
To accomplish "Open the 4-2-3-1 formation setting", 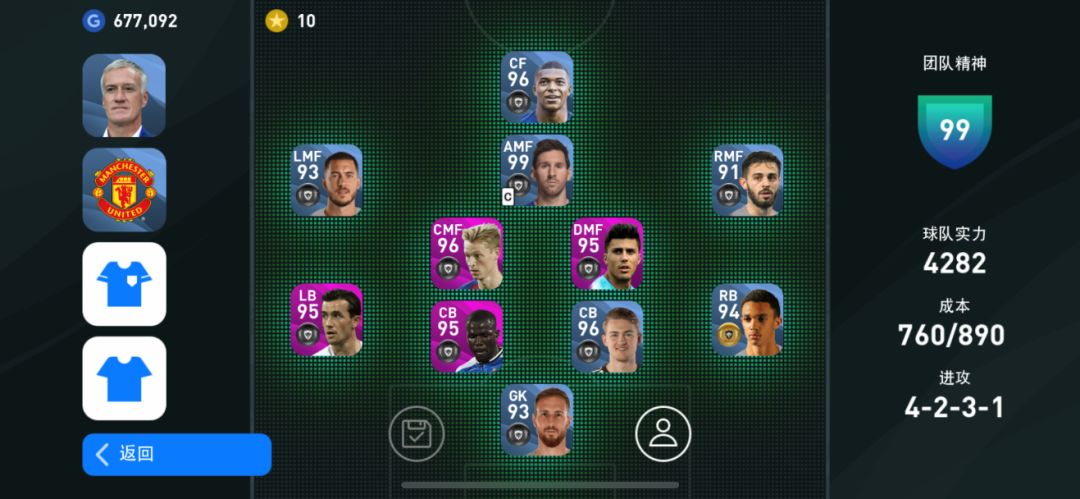I will click(x=954, y=407).
